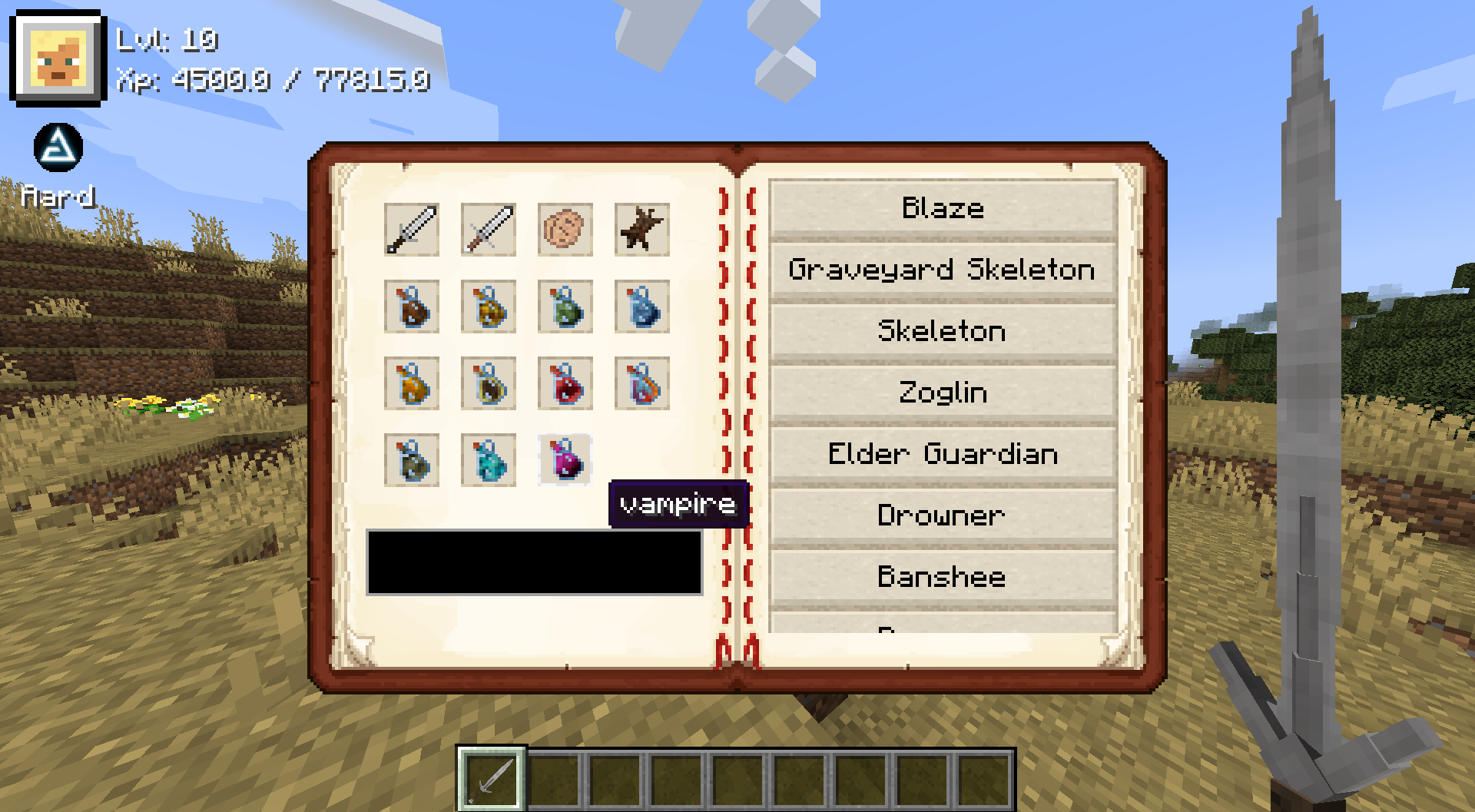Screen dimensions: 1475x812
Task: Select the iron sword icon on the left page
Action: pos(412,228)
